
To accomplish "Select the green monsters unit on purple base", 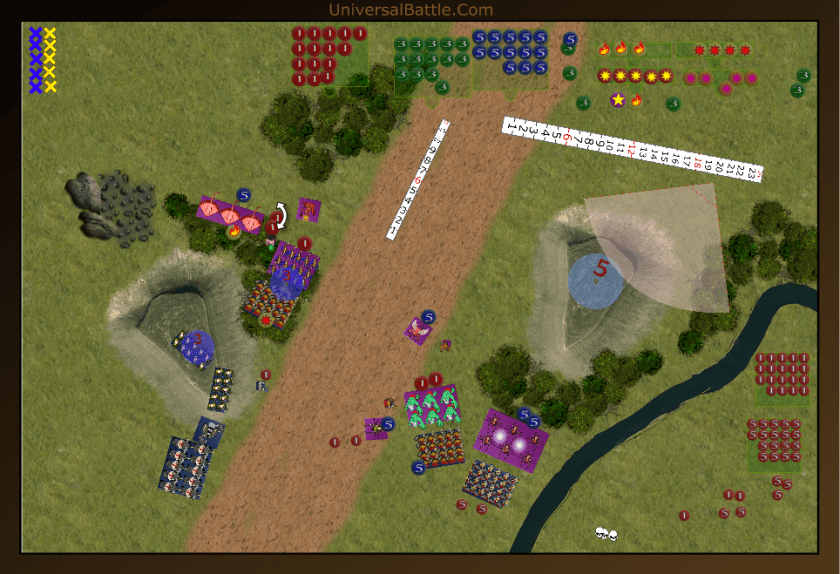I will [432, 406].
